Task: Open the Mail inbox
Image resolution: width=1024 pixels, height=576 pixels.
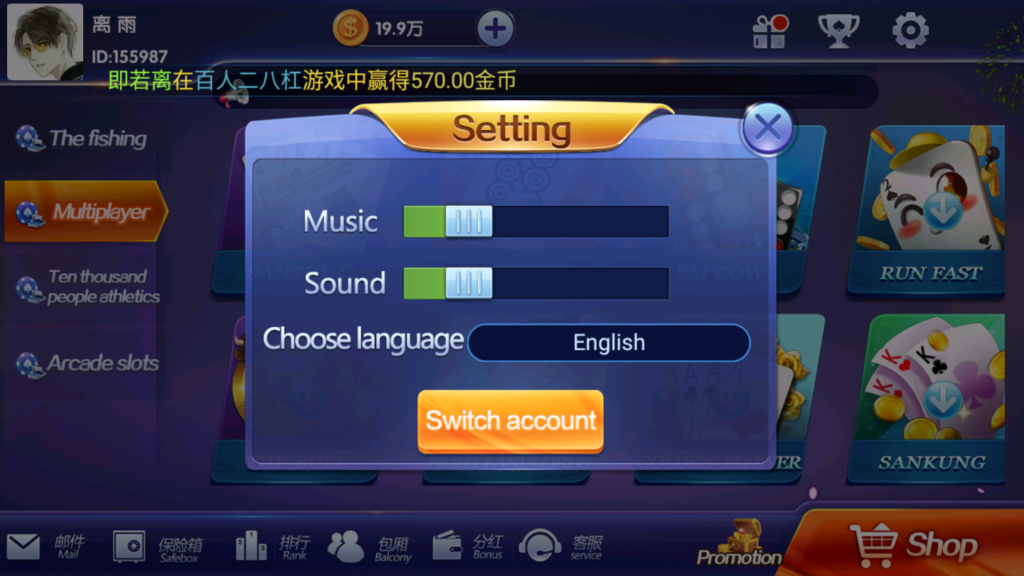Action: (x=46, y=546)
